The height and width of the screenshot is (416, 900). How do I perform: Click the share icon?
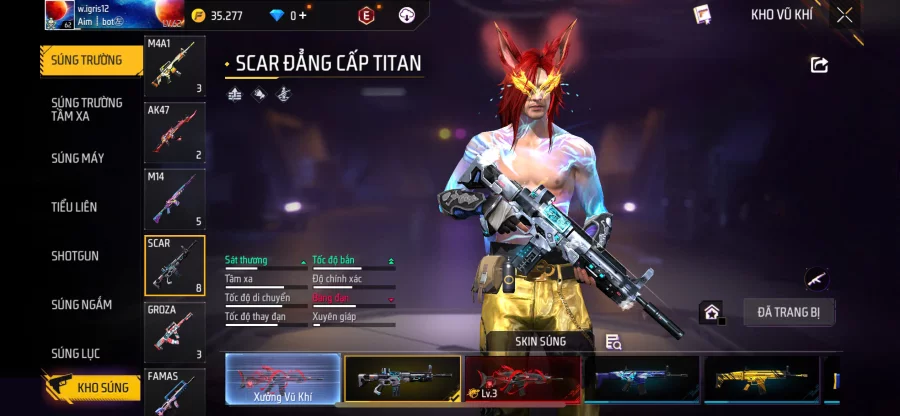tap(819, 65)
